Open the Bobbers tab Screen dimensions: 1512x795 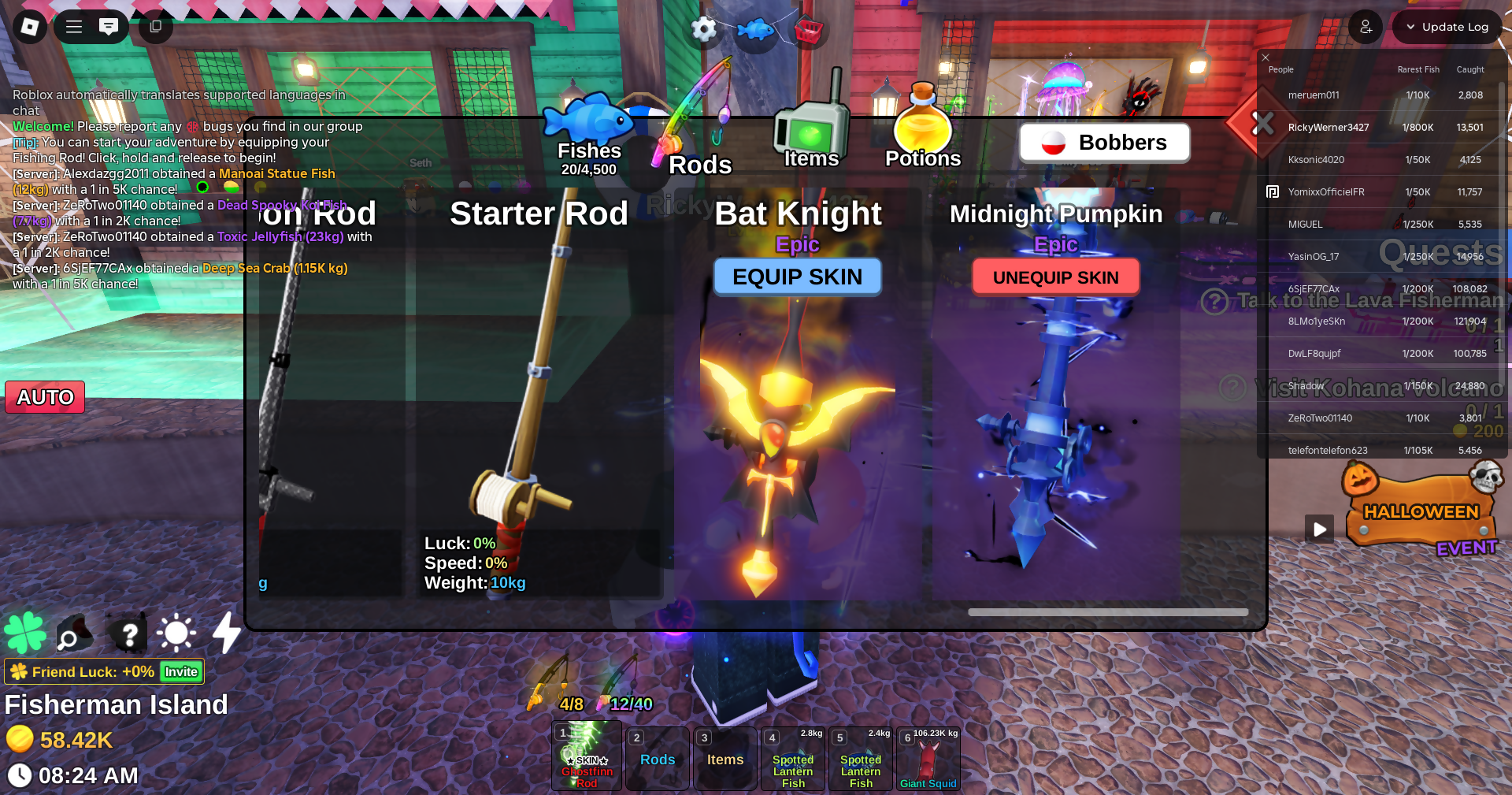[1104, 143]
